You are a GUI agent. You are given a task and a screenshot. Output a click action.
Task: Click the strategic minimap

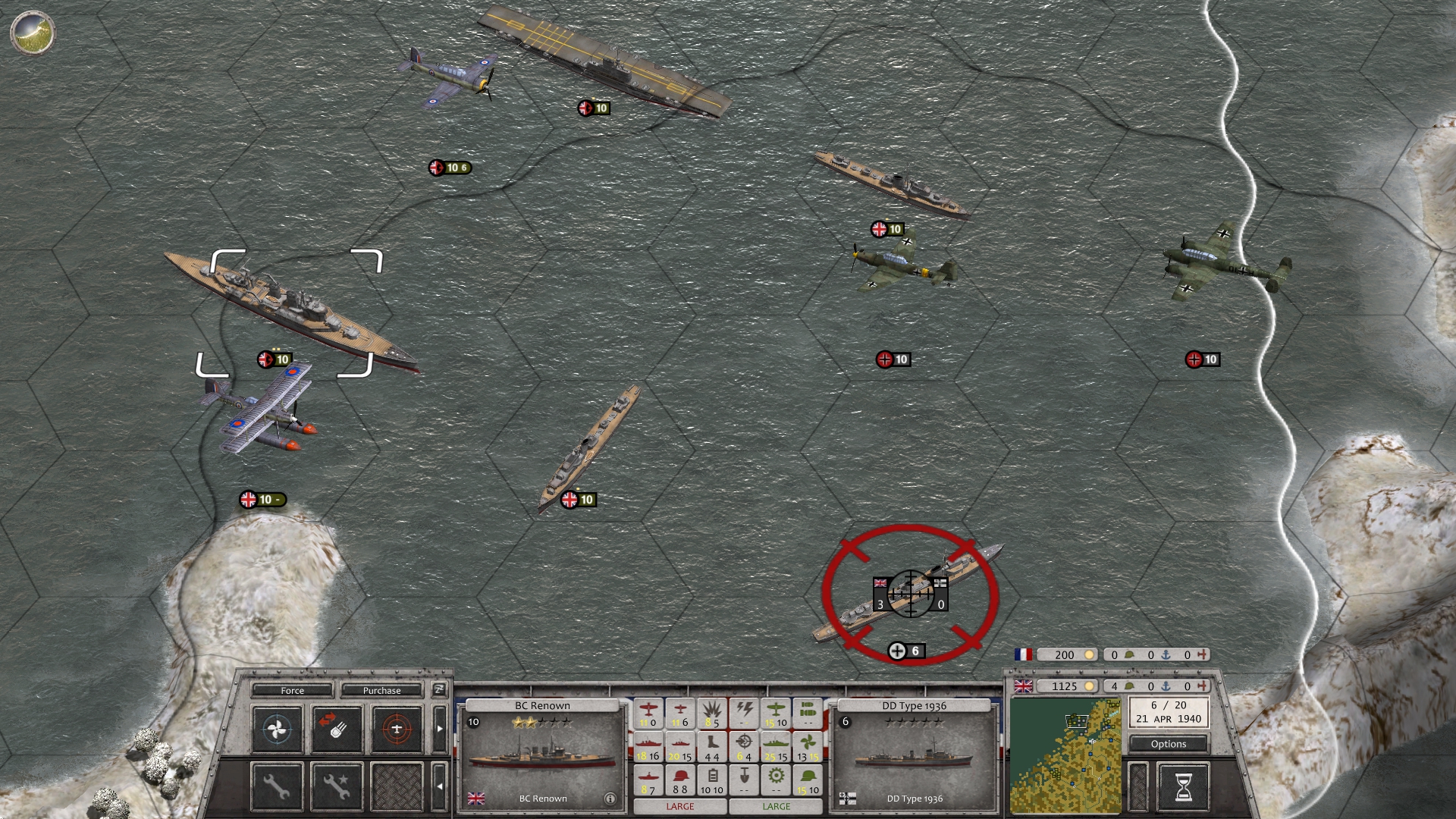point(1065,756)
